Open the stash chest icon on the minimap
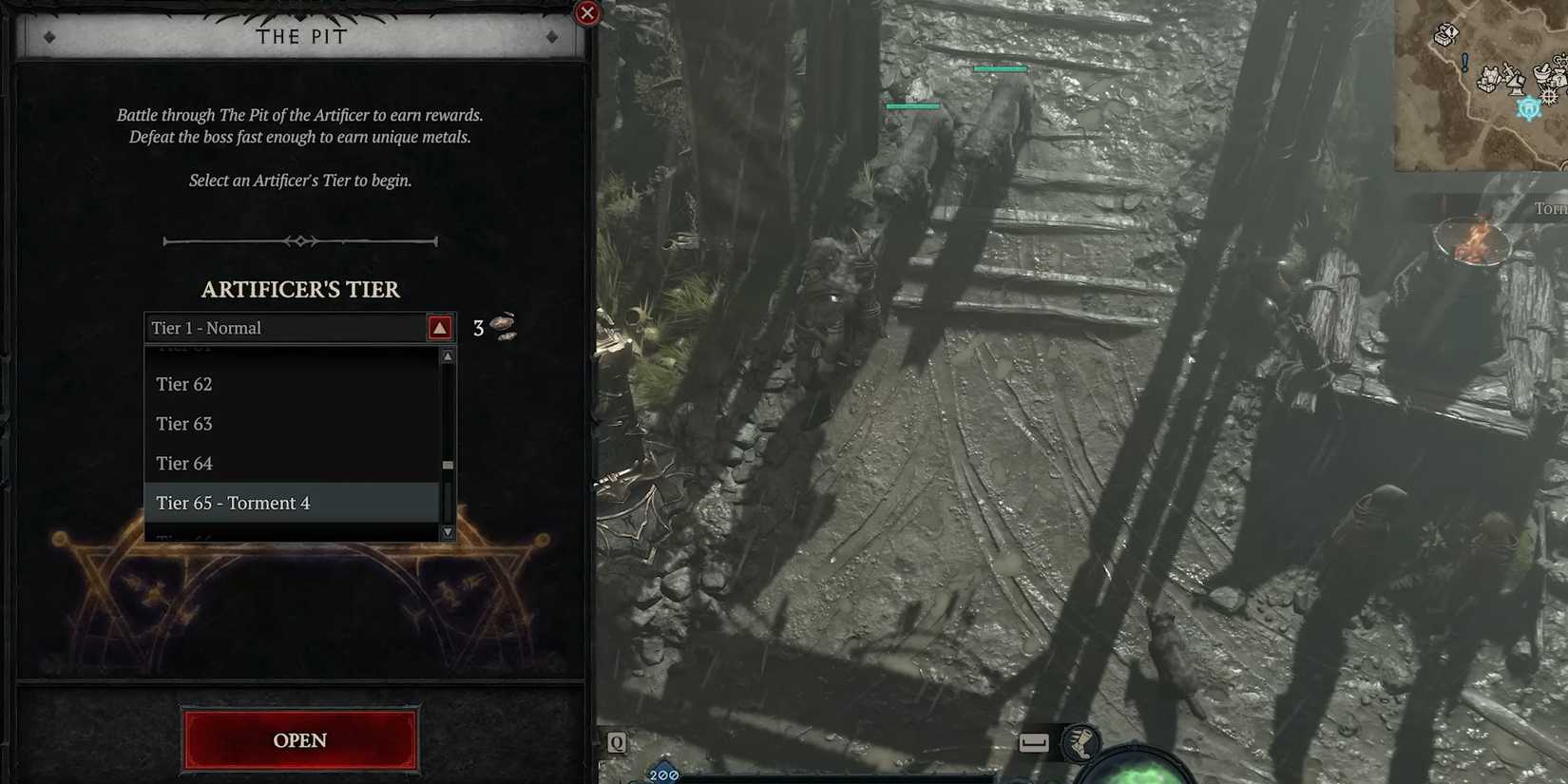The height and width of the screenshot is (784, 1568). [1441, 35]
